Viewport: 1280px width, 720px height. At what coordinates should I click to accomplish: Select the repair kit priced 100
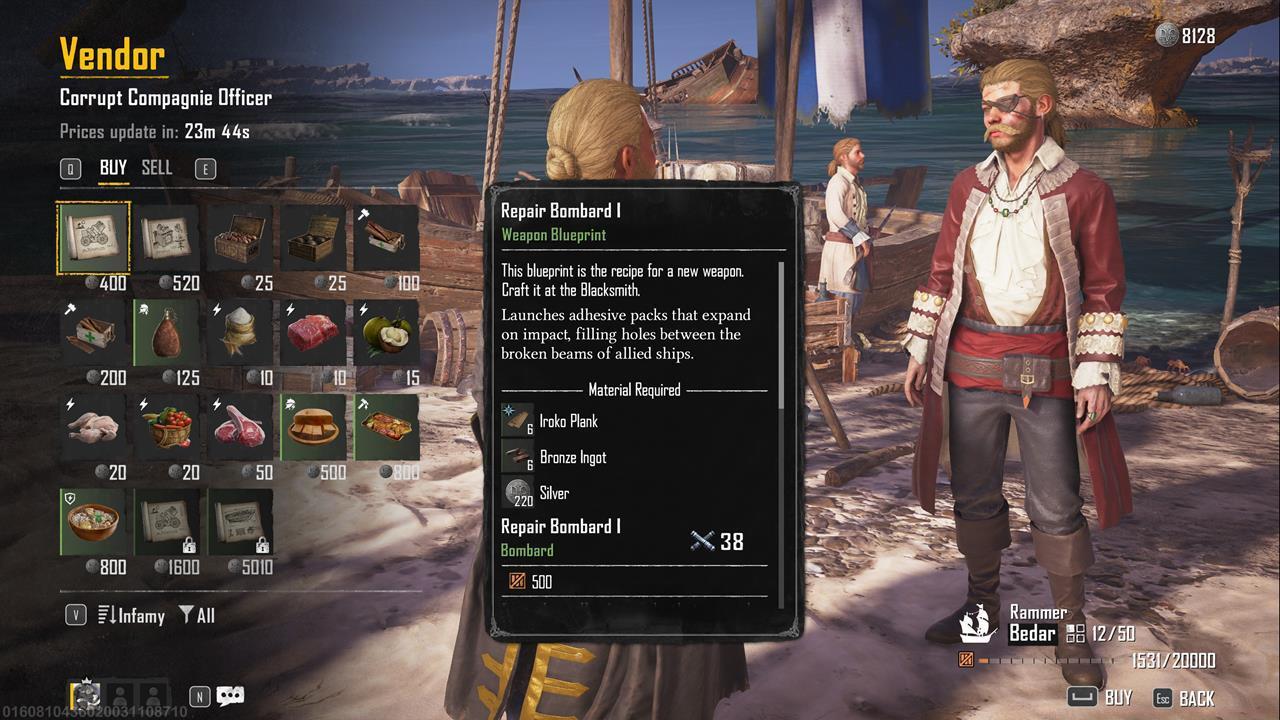[x=386, y=237]
